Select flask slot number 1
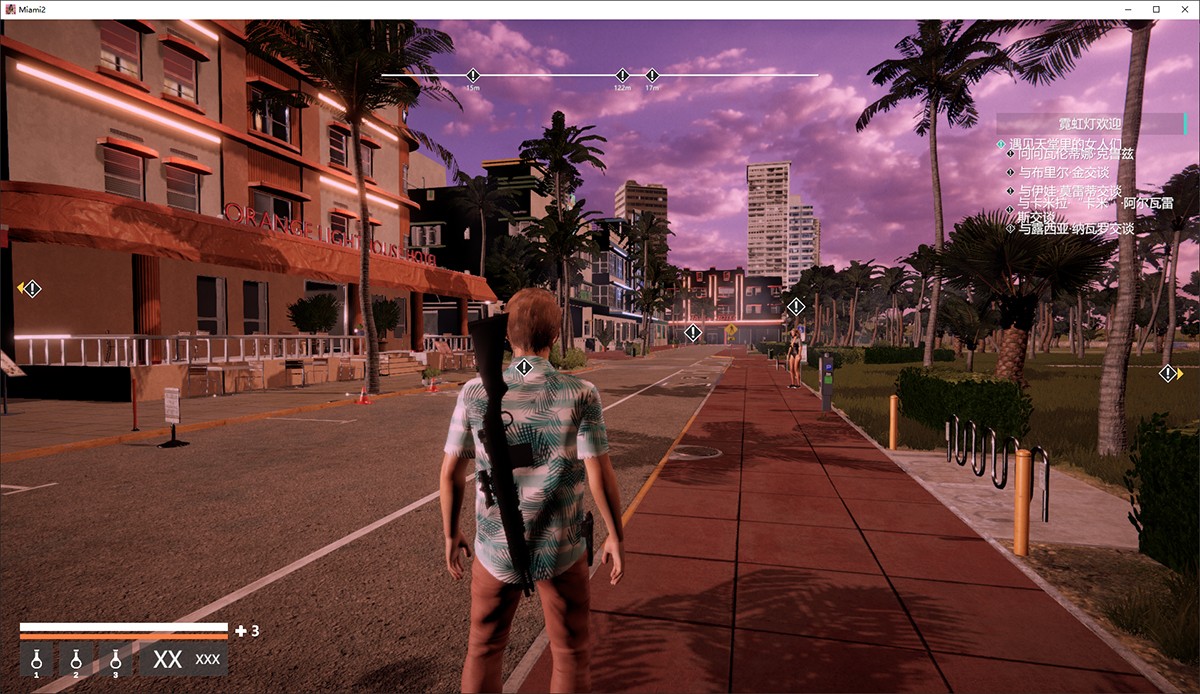The height and width of the screenshot is (694, 1200). click(36, 660)
